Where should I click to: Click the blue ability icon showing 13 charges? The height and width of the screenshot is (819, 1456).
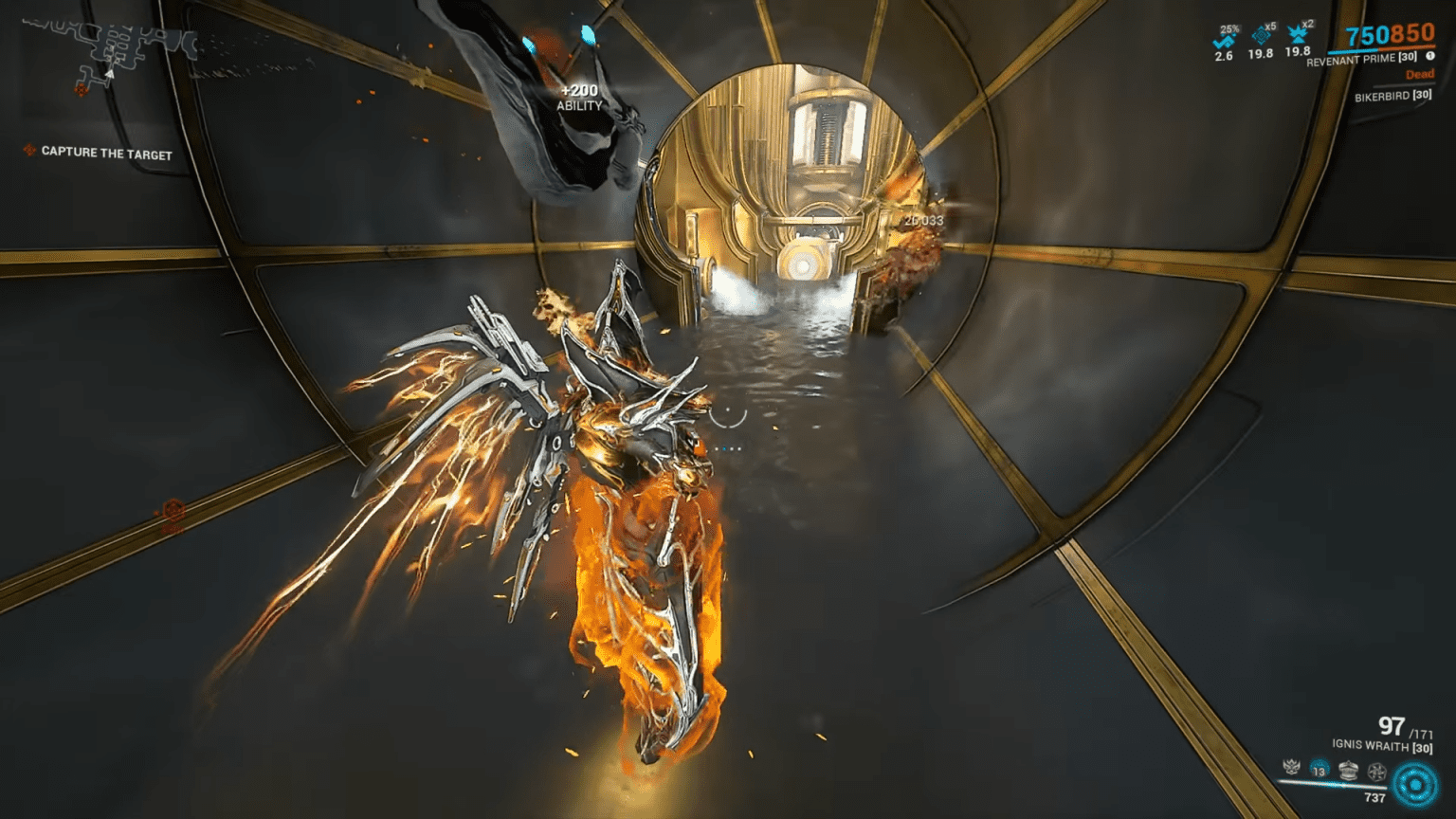[x=1319, y=768]
